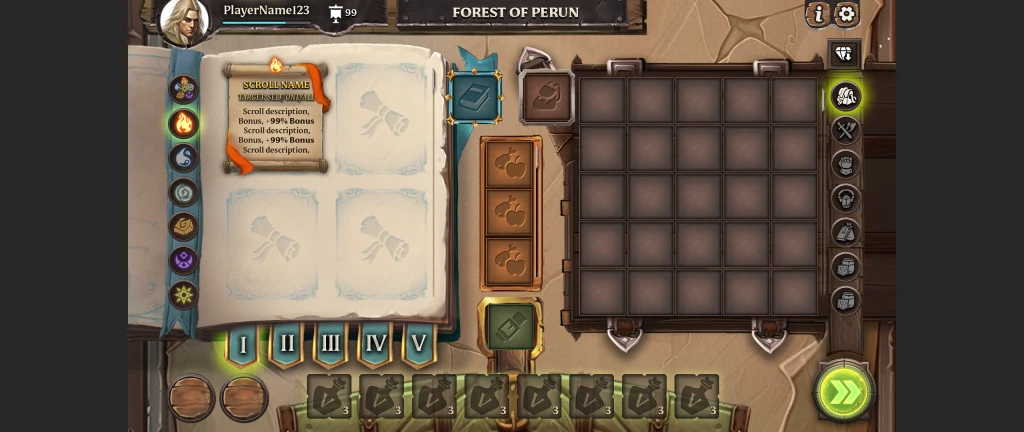Image resolution: width=1024 pixels, height=432 pixels.
Task: Open the info panel
Action: click(819, 14)
